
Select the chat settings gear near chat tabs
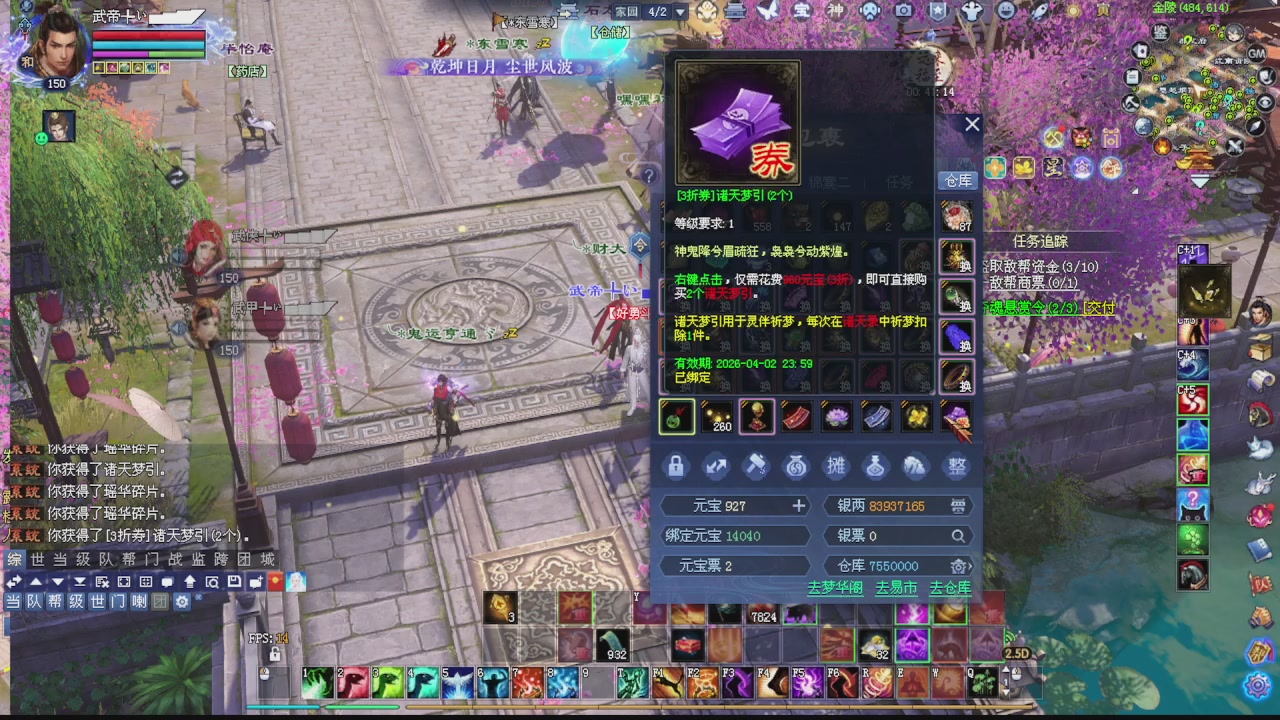point(184,601)
